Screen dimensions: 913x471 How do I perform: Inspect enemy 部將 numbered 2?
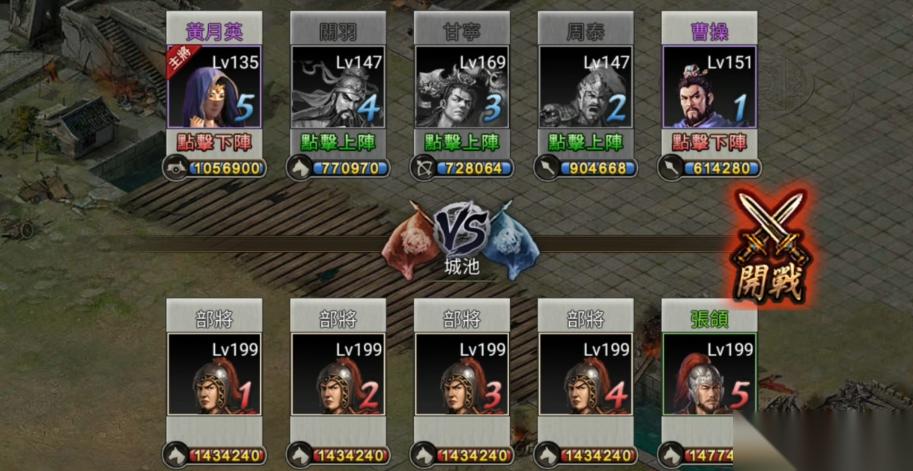(x=338, y=374)
